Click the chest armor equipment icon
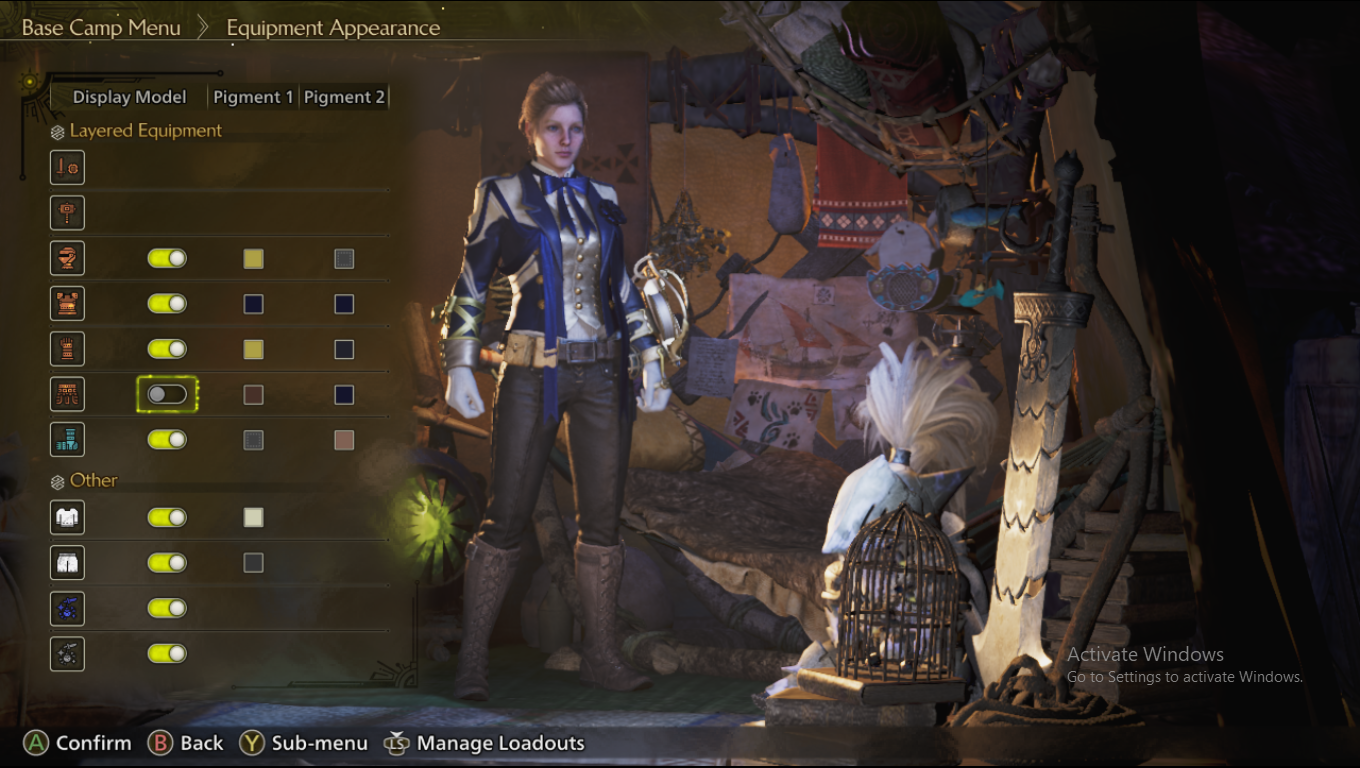 click(x=68, y=303)
